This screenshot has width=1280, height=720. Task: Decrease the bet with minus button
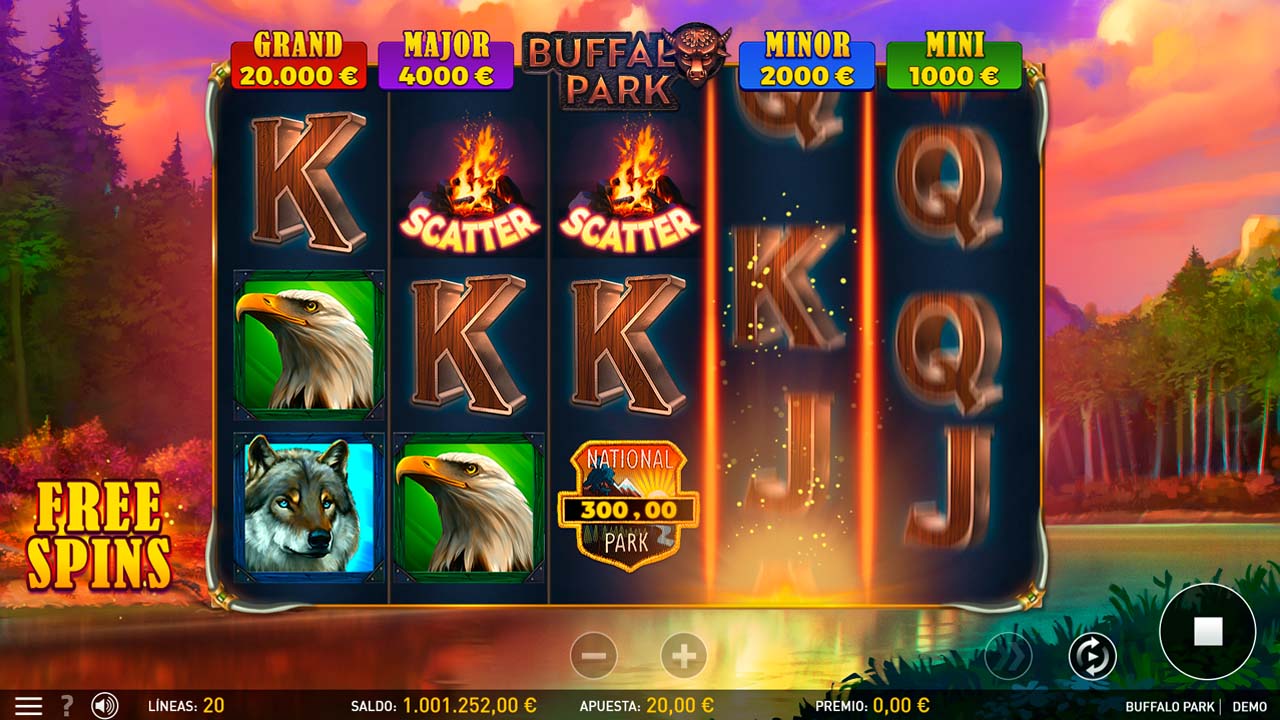coord(593,656)
